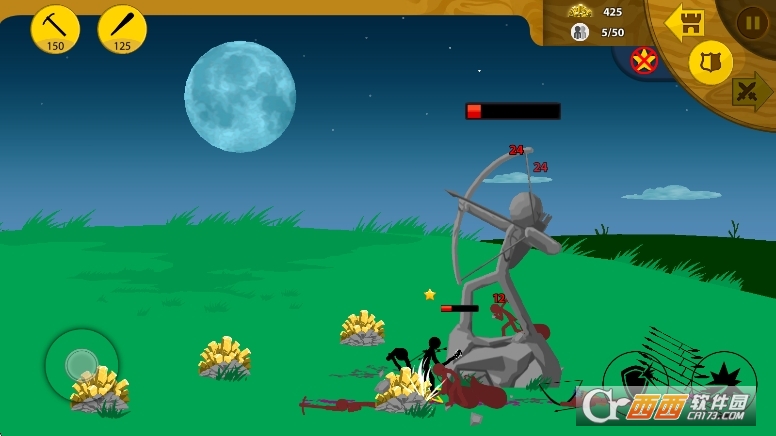Tap the crossed-out red star button
Image resolution: width=776 pixels, height=436 pixels.
coord(645,61)
